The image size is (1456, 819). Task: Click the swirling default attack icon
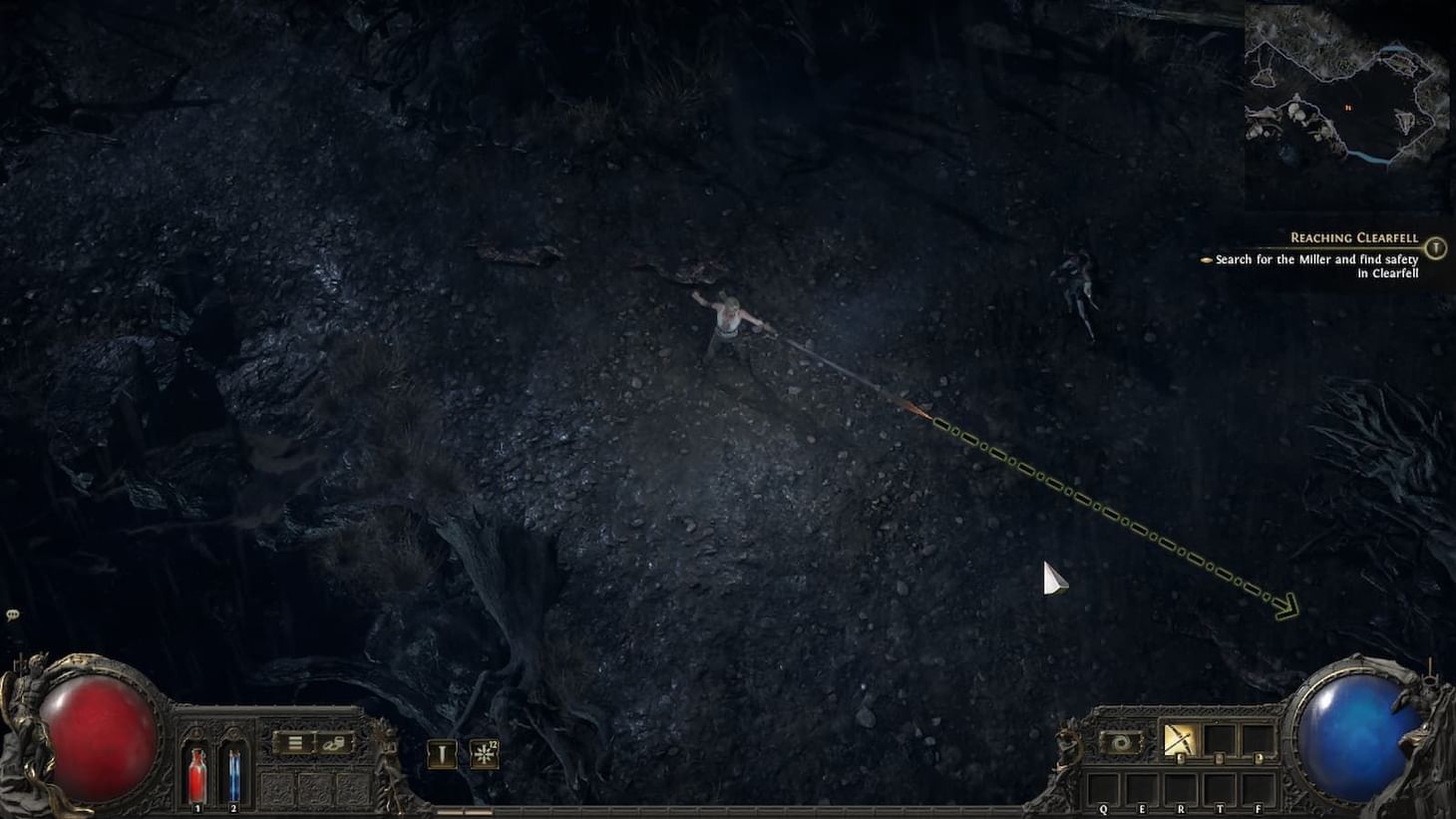pyautogui.click(x=1120, y=741)
